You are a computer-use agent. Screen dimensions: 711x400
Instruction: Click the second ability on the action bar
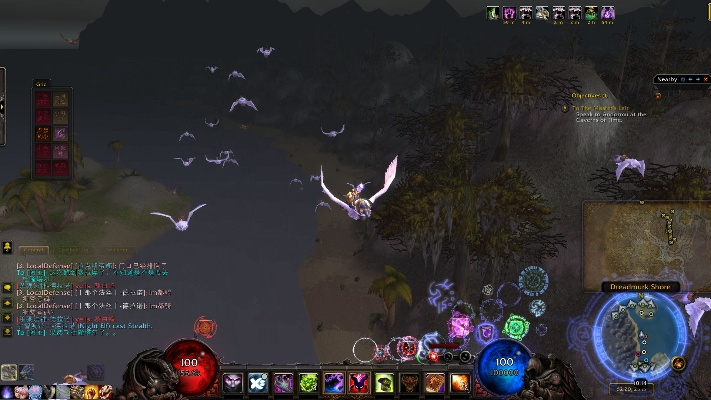(258, 382)
